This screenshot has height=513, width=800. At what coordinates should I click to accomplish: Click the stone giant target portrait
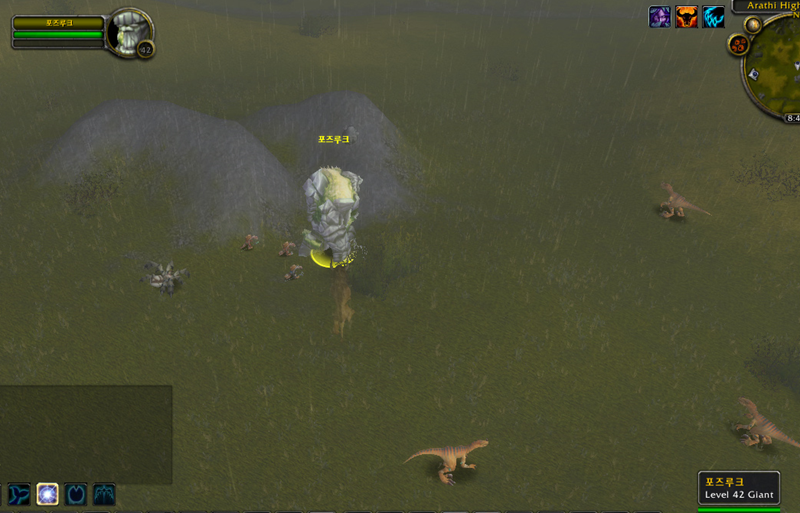128,31
